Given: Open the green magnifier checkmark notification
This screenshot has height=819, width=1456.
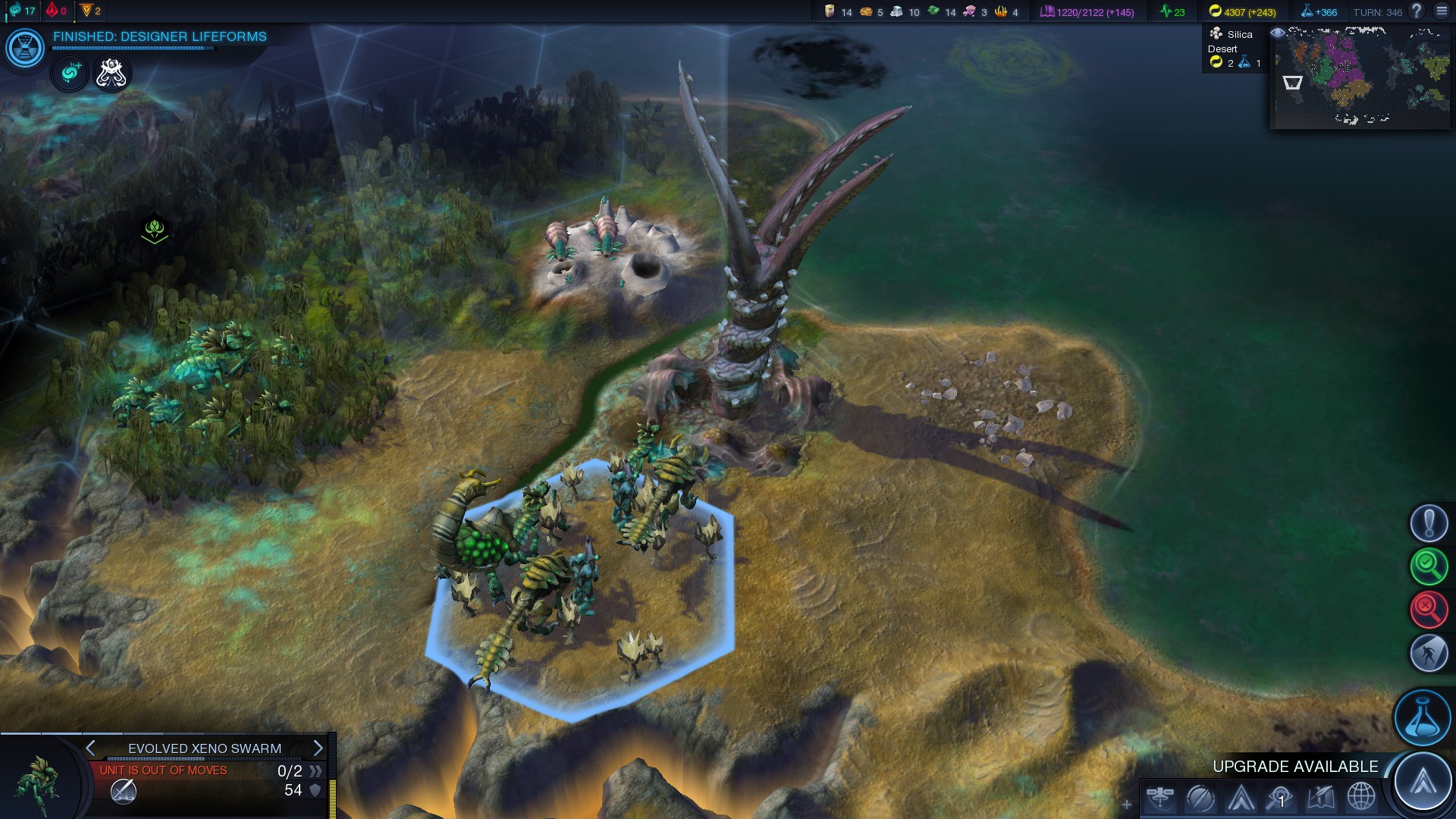Looking at the screenshot, I should point(1429,566).
